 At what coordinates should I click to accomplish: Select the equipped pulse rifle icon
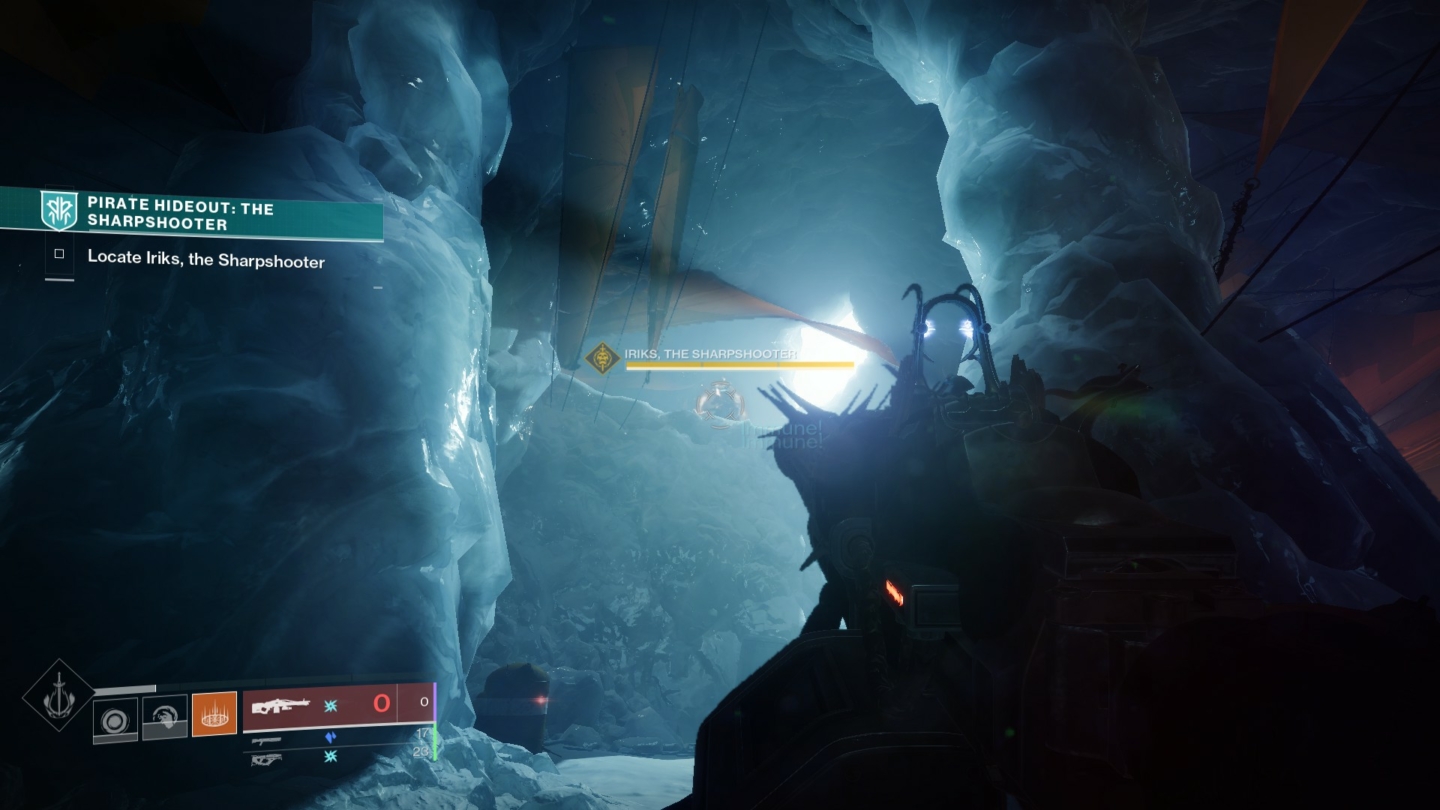point(282,704)
